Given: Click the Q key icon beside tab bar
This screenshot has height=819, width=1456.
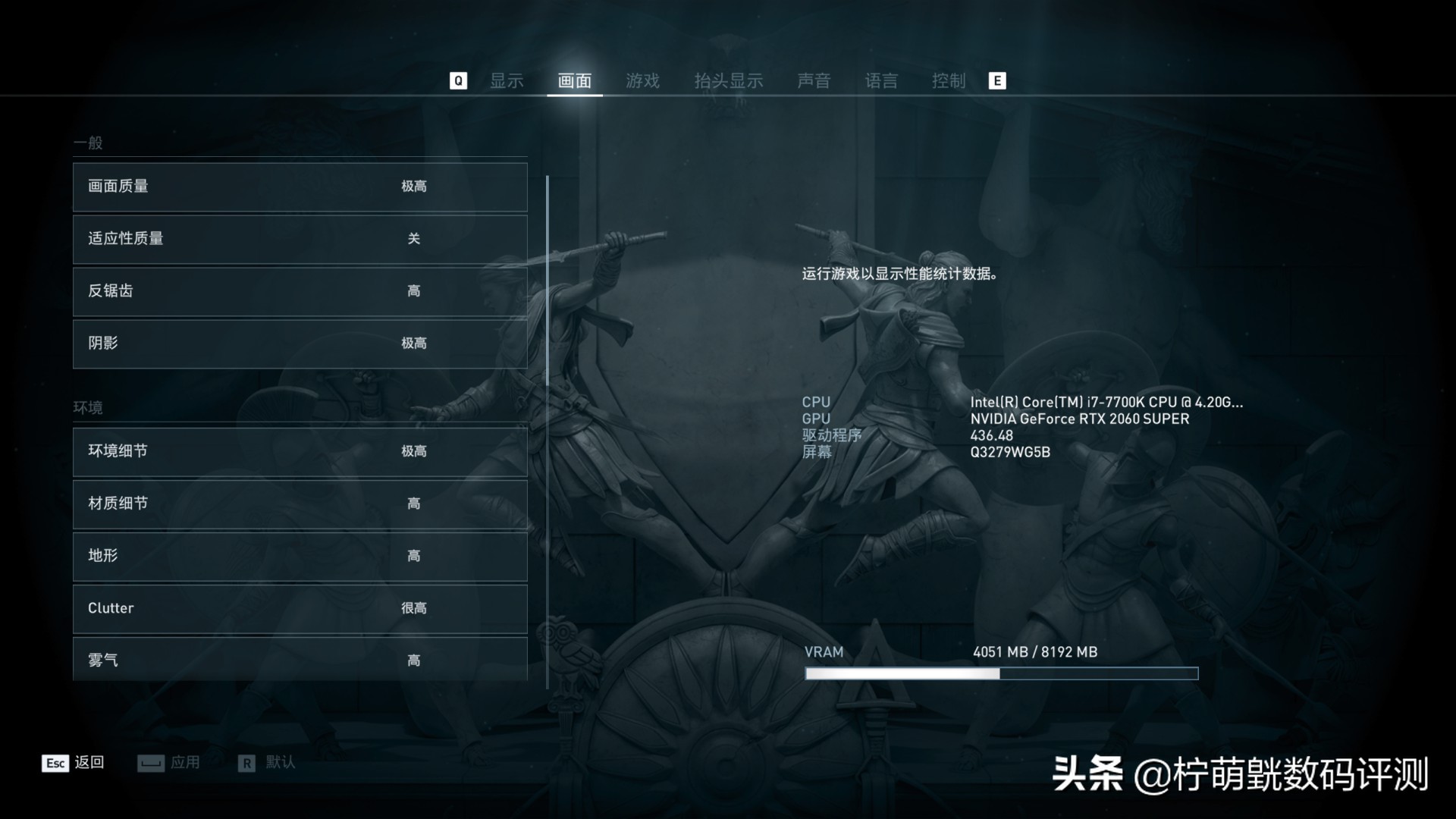Looking at the screenshot, I should click(457, 80).
